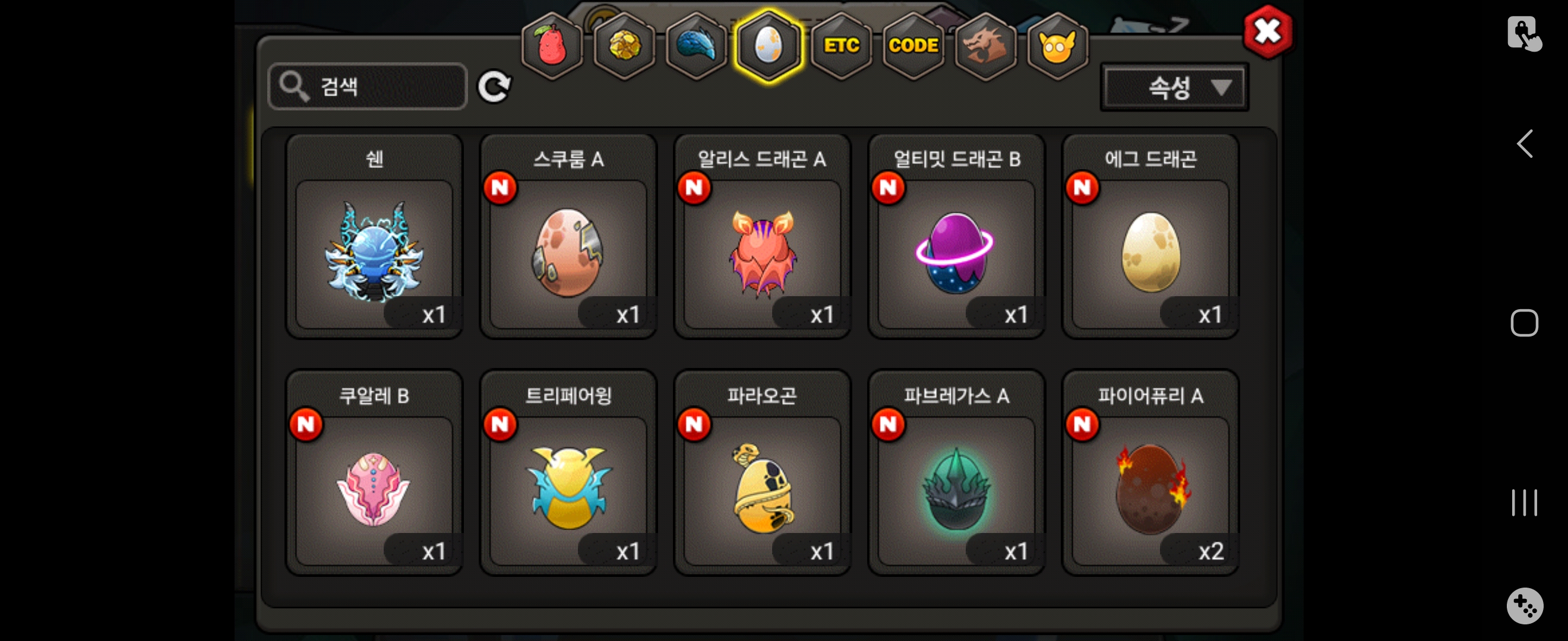
Task: Select the blue dragon scale tab
Action: [696, 46]
